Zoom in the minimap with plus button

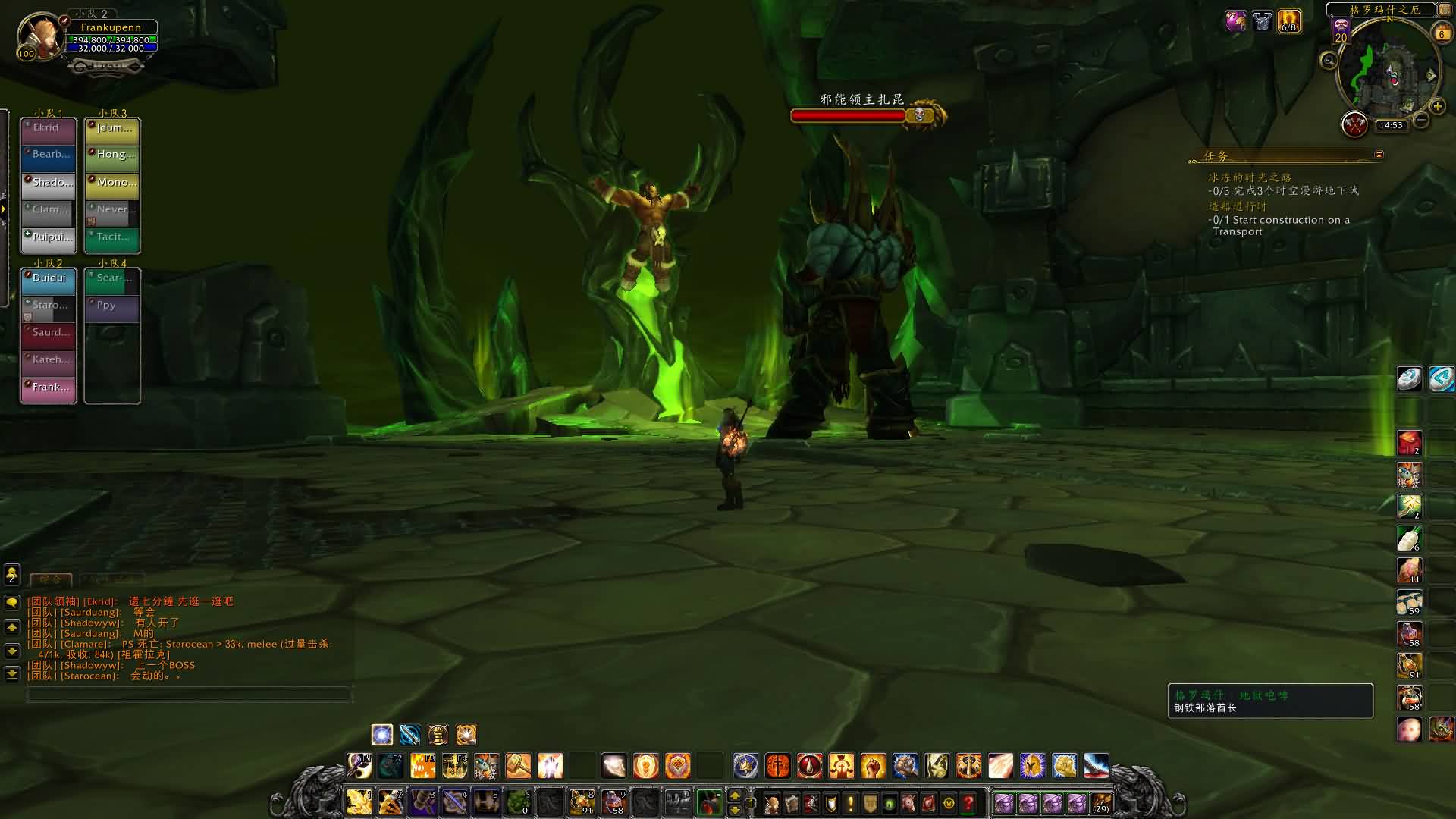(x=1437, y=106)
